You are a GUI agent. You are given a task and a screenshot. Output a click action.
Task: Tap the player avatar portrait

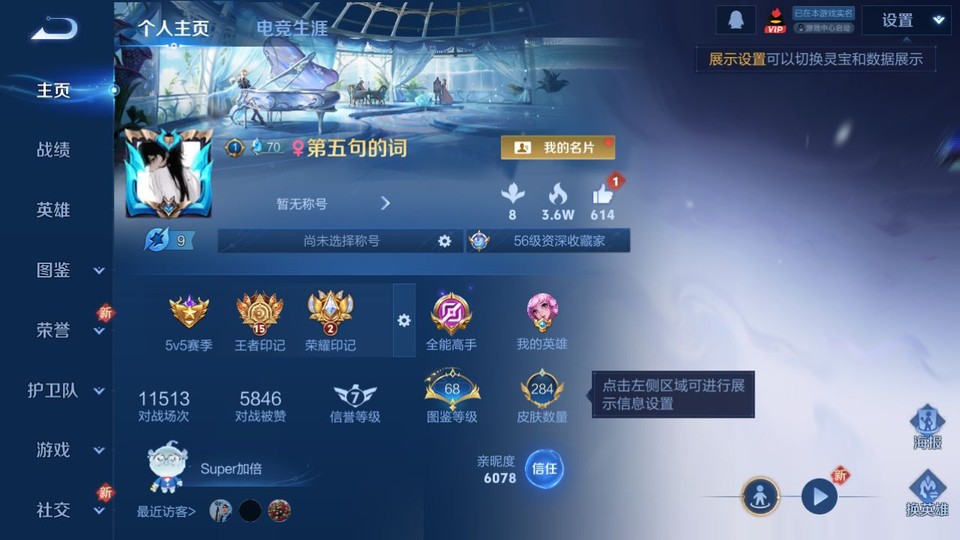click(166, 174)
